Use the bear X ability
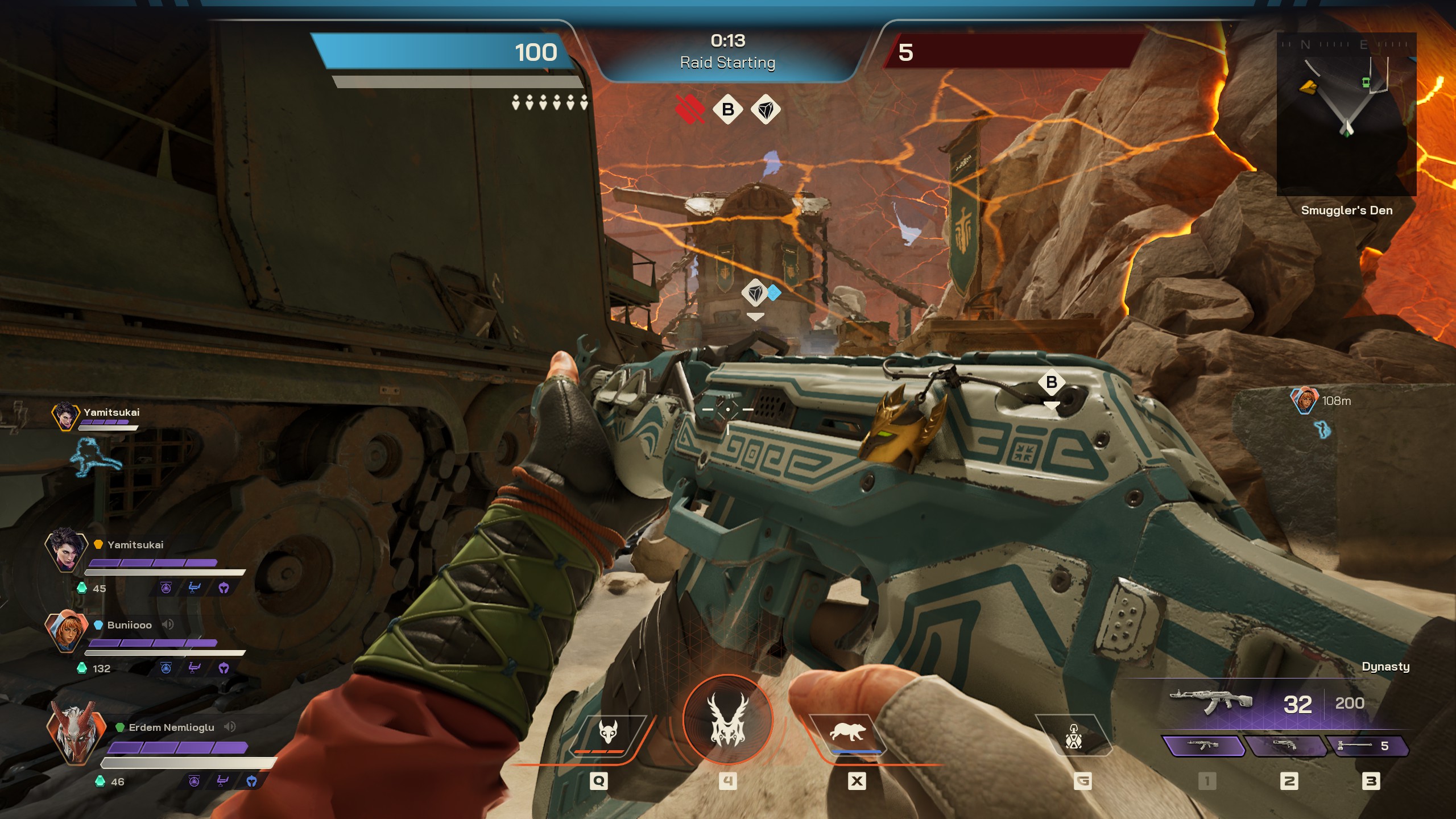This screenshot has width=1456, height=819. [848, 733]
